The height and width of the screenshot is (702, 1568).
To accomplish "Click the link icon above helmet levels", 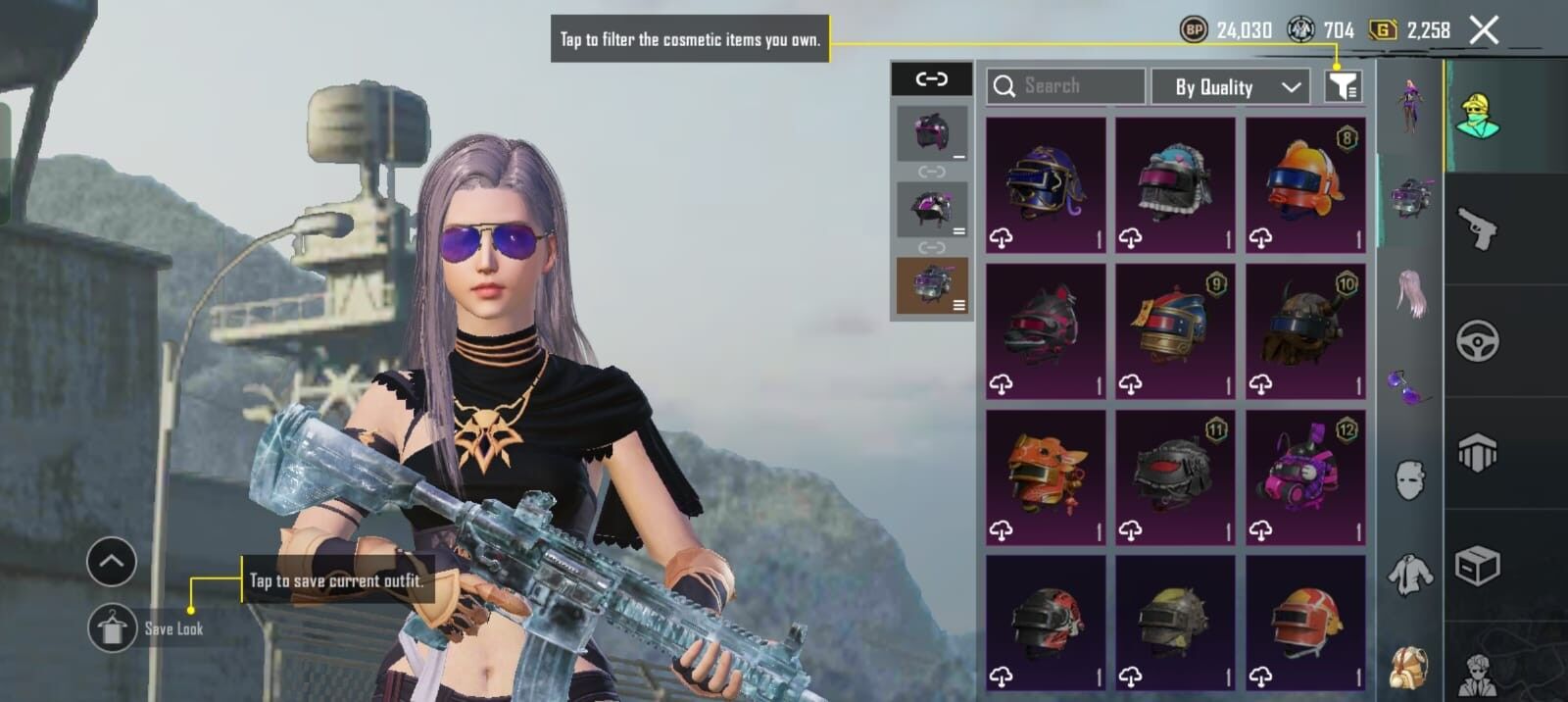I will pos(931,78).
